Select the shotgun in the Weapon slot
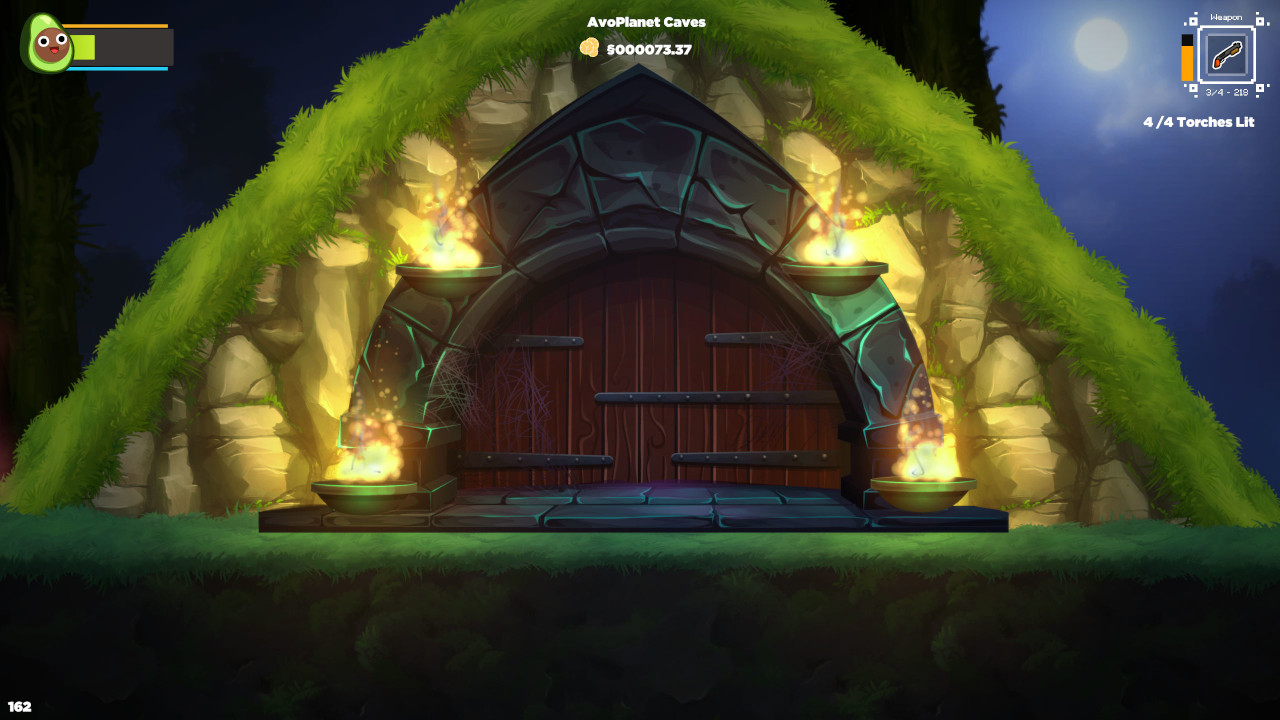Screen dimensions: 1280x720 1228,55
